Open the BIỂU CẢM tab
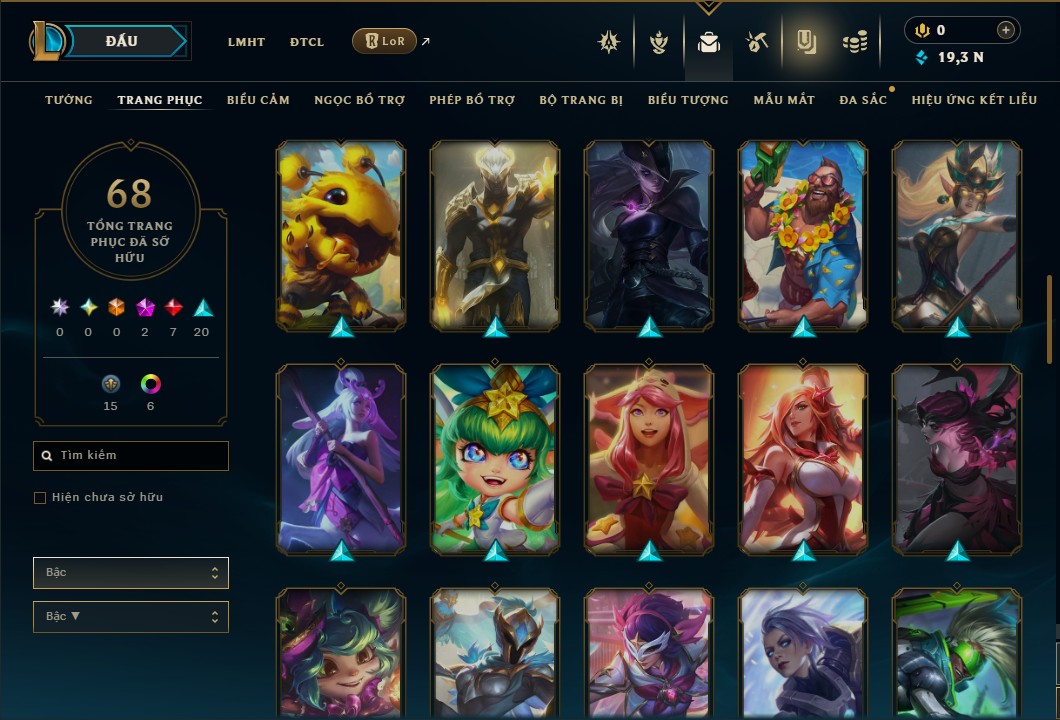1060x720 pixels. pos(258,100)
